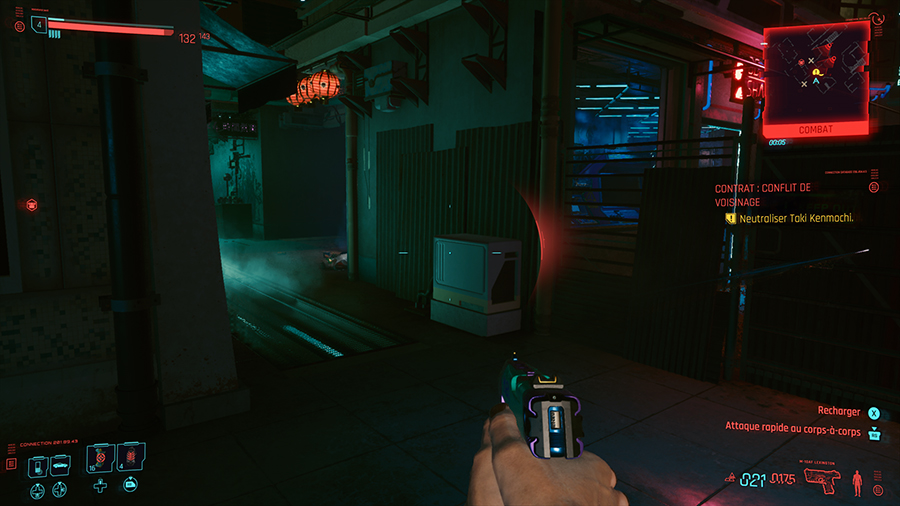Select the phone quick-slot icon
900x506 pixels.
(x=35, y=466)
